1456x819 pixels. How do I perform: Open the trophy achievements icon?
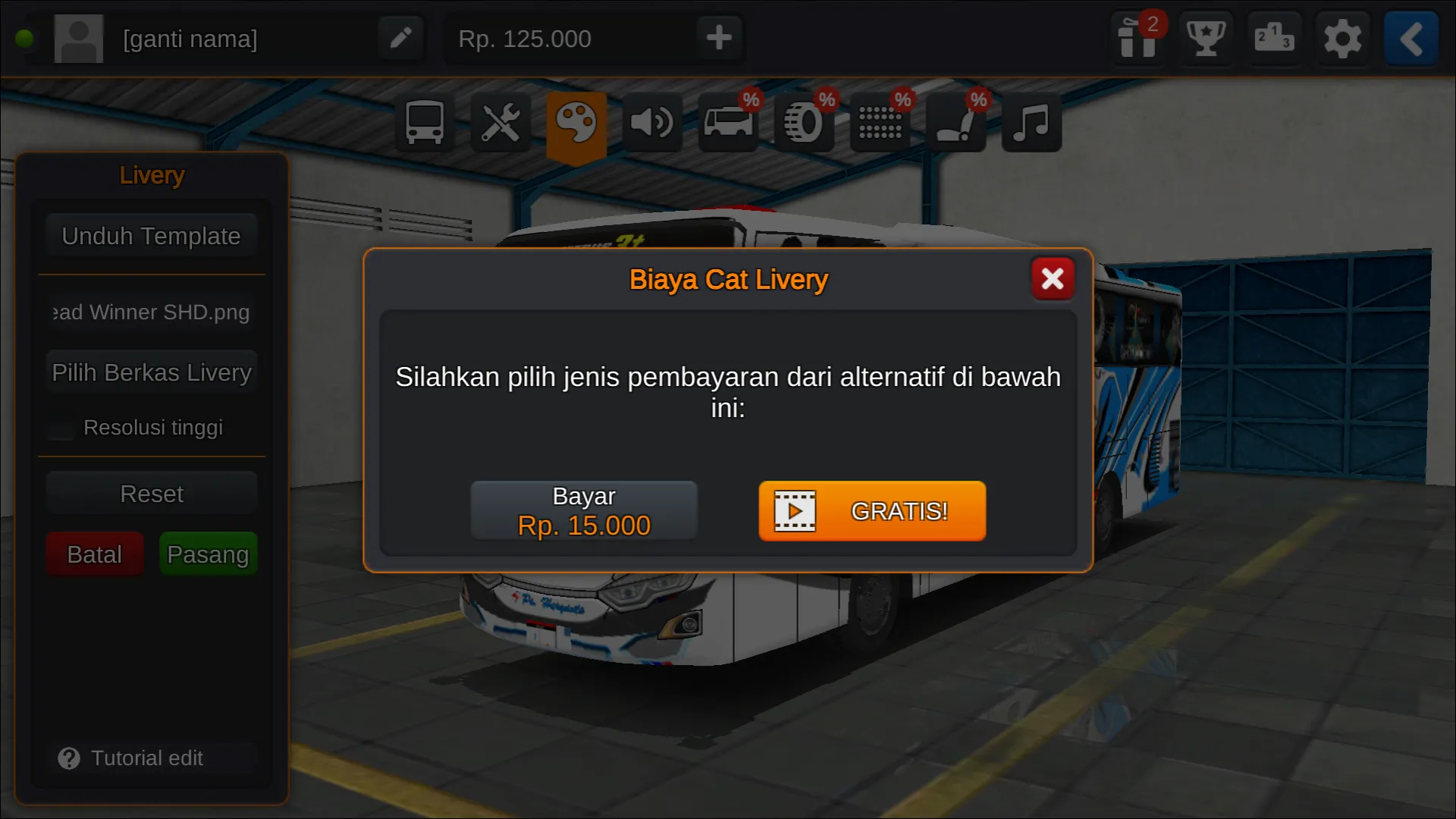click(x=1206, y=39)
